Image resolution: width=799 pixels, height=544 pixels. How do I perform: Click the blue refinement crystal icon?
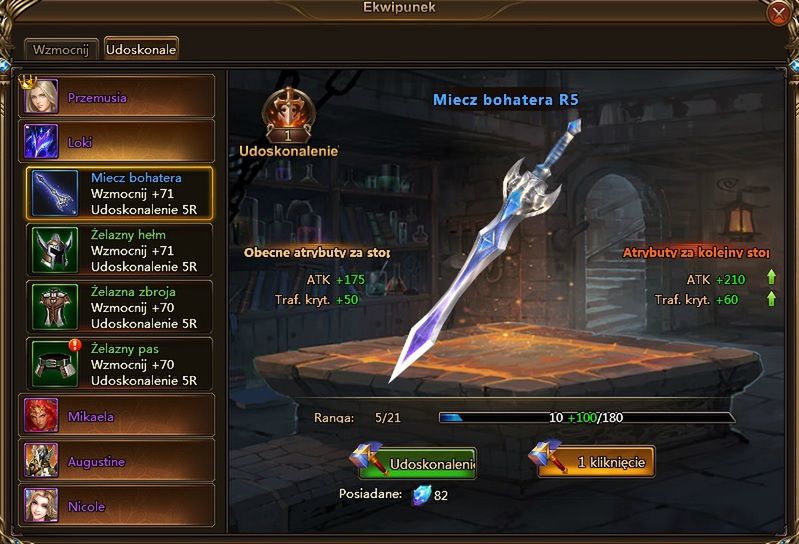[421, 495]
